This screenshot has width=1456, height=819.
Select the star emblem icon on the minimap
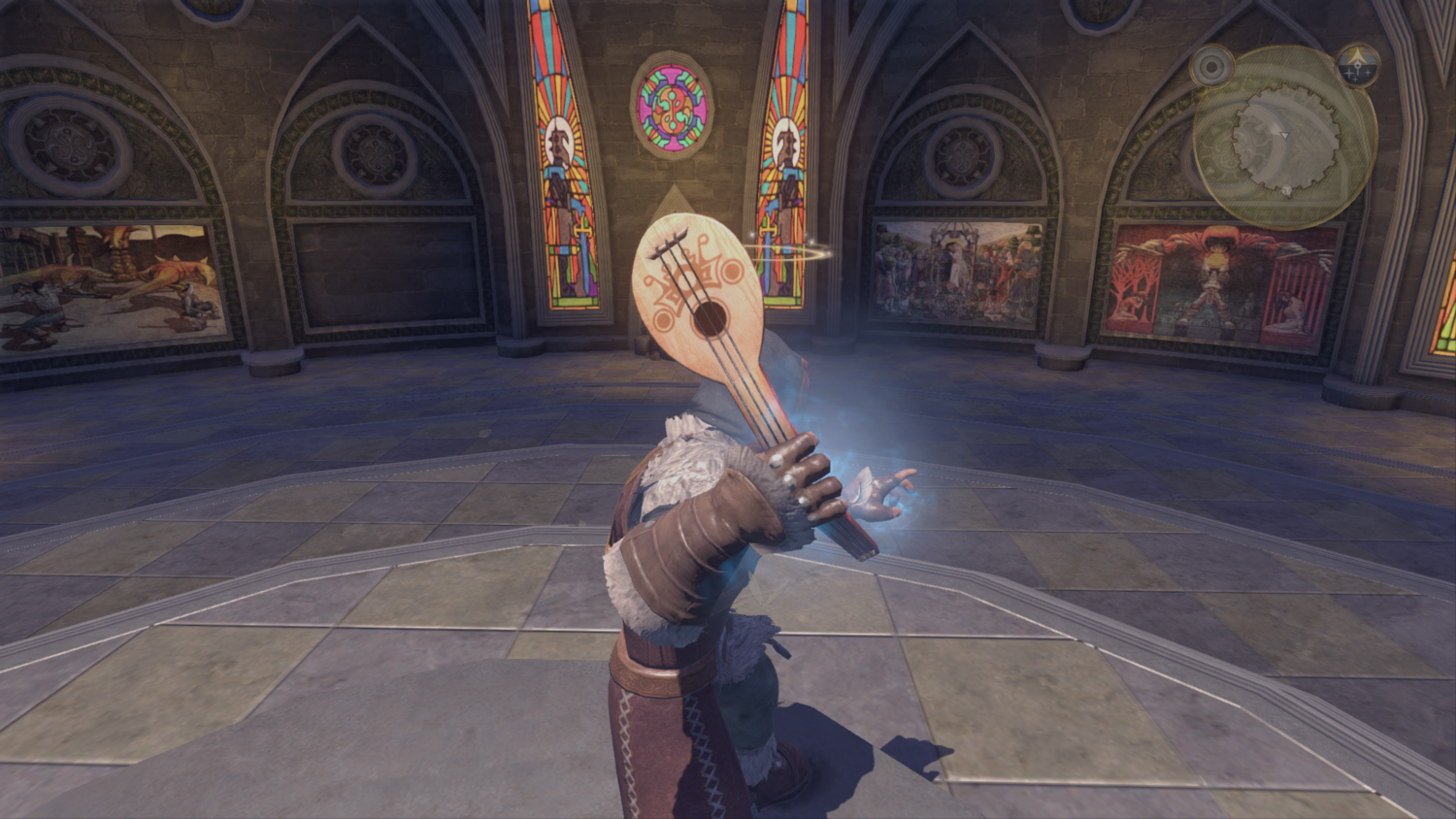[1356, 66]
